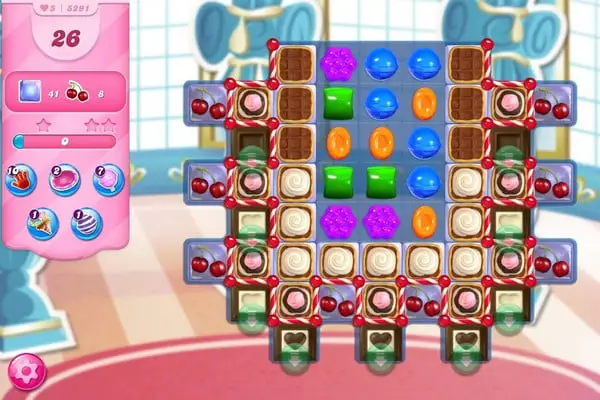Activate the red hand switch booster
600x400 pixels.
22,180
